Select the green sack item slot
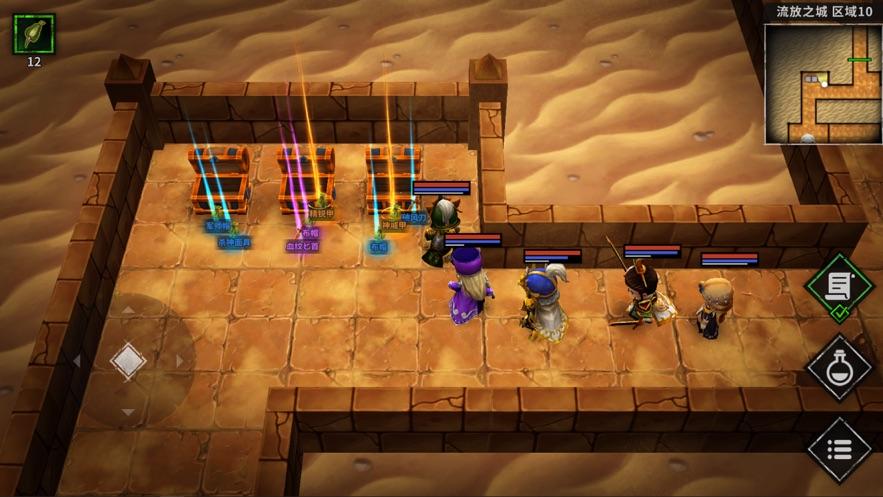The width and height of the screenshot is (883, 497). coord(34,34)
